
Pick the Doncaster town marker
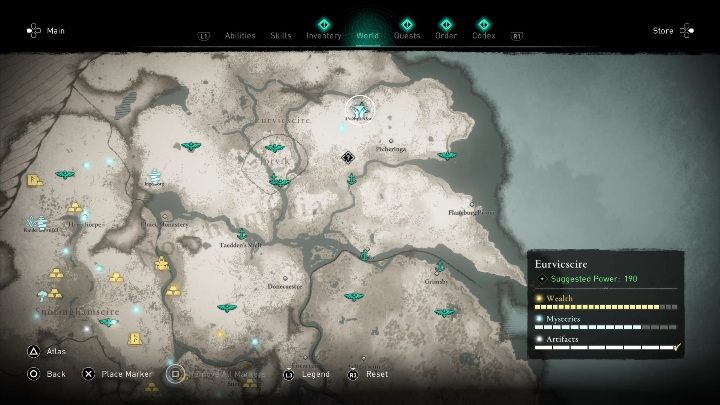point(286,279)
